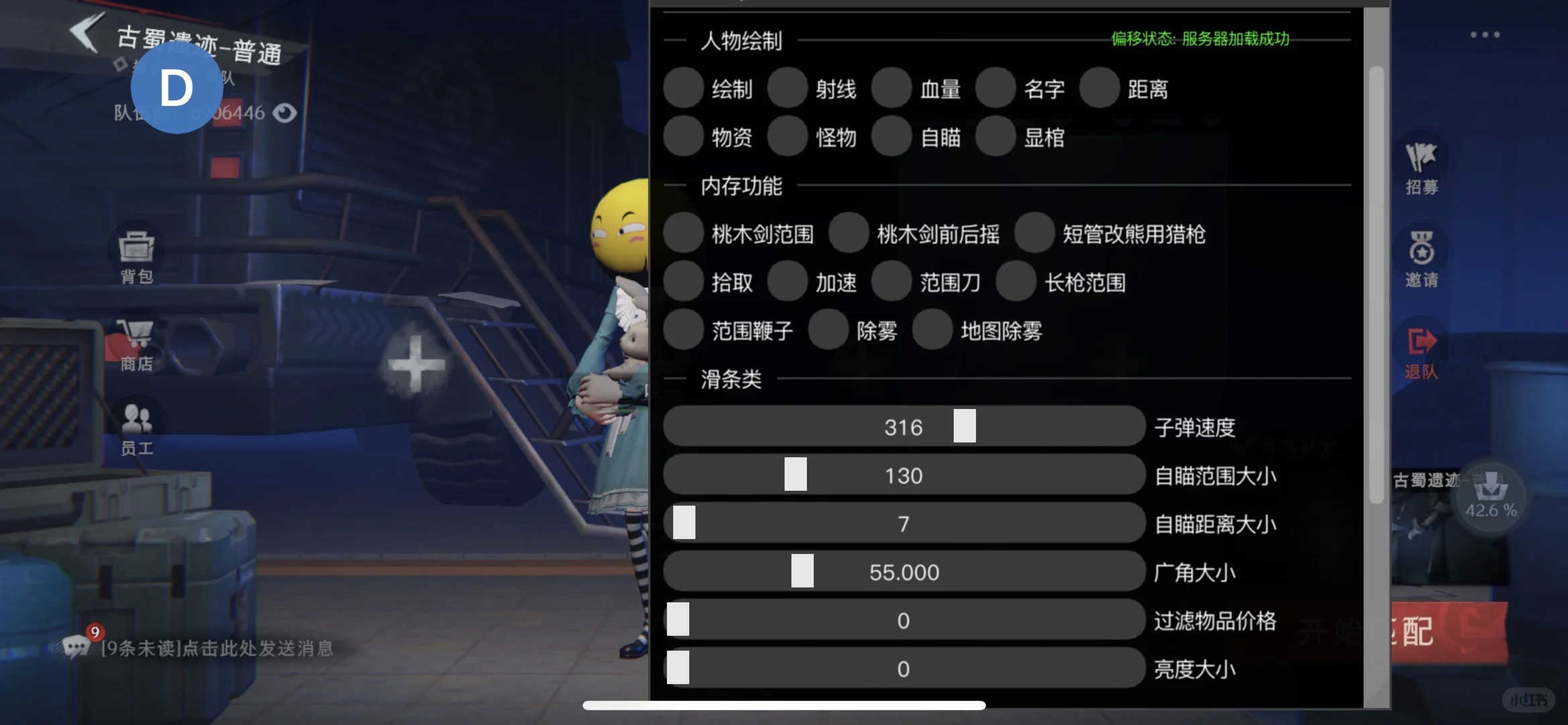Enable the 除雾 fog removal toggle

click(x=829, y=330)
